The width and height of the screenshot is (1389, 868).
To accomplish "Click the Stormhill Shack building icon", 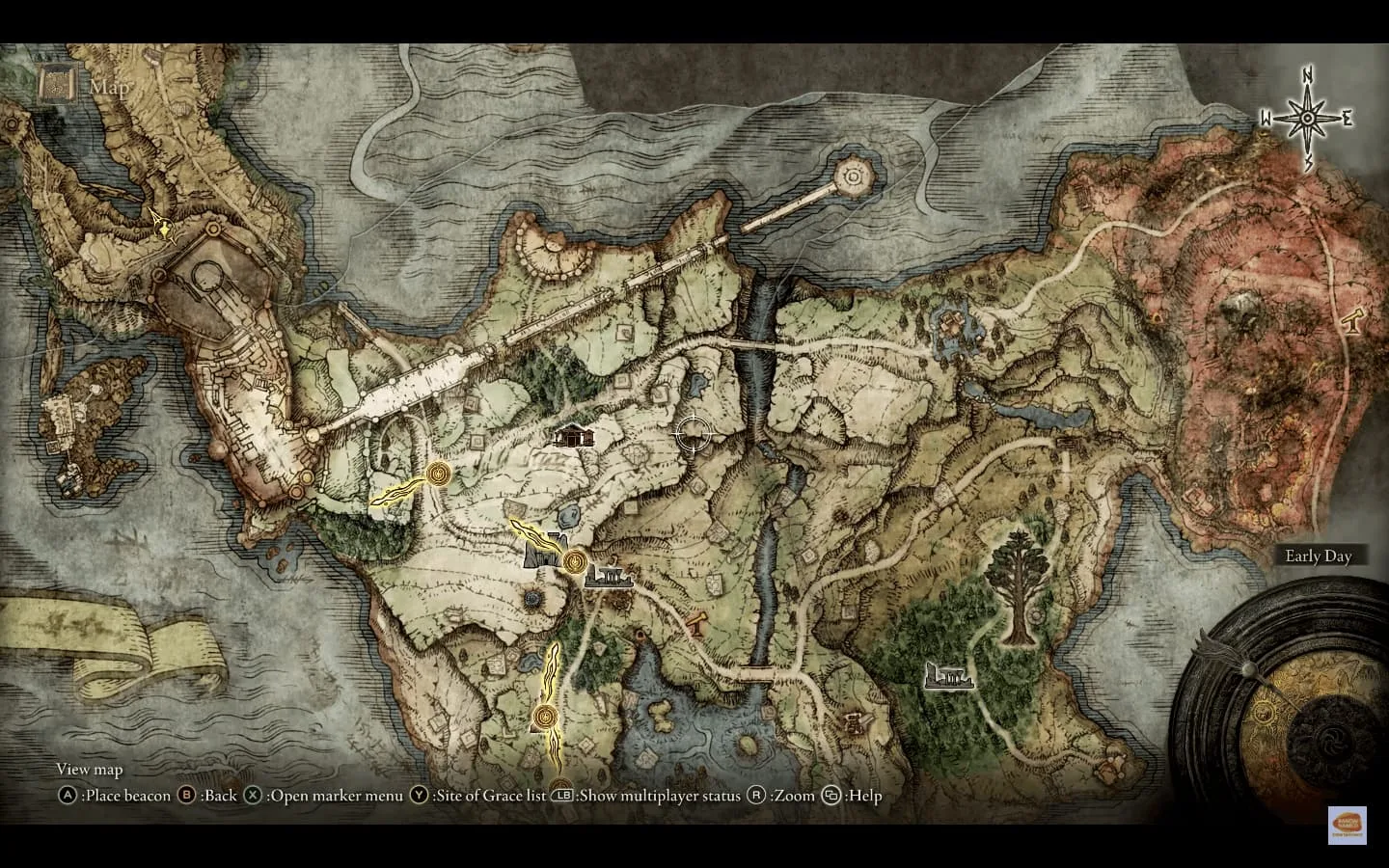I will click(573, 436).
